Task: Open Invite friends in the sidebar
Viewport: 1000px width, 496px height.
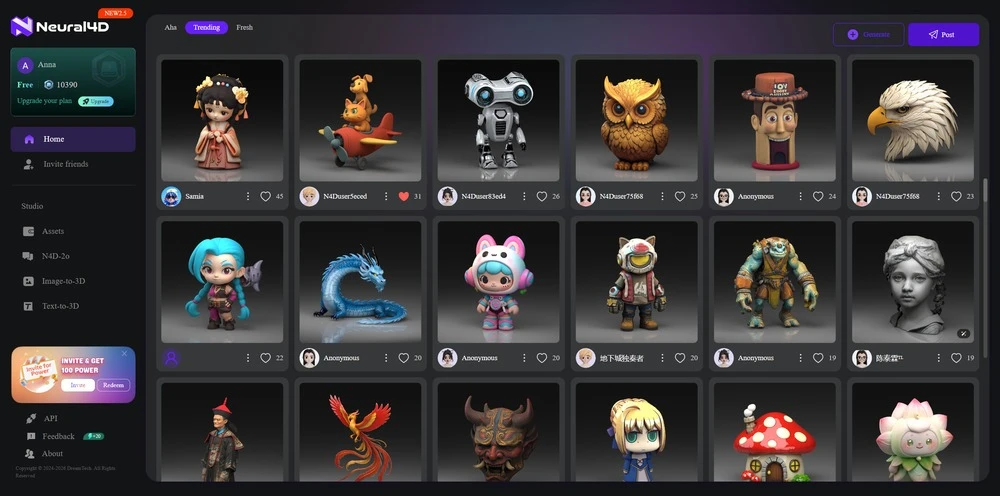Action: 65,164
